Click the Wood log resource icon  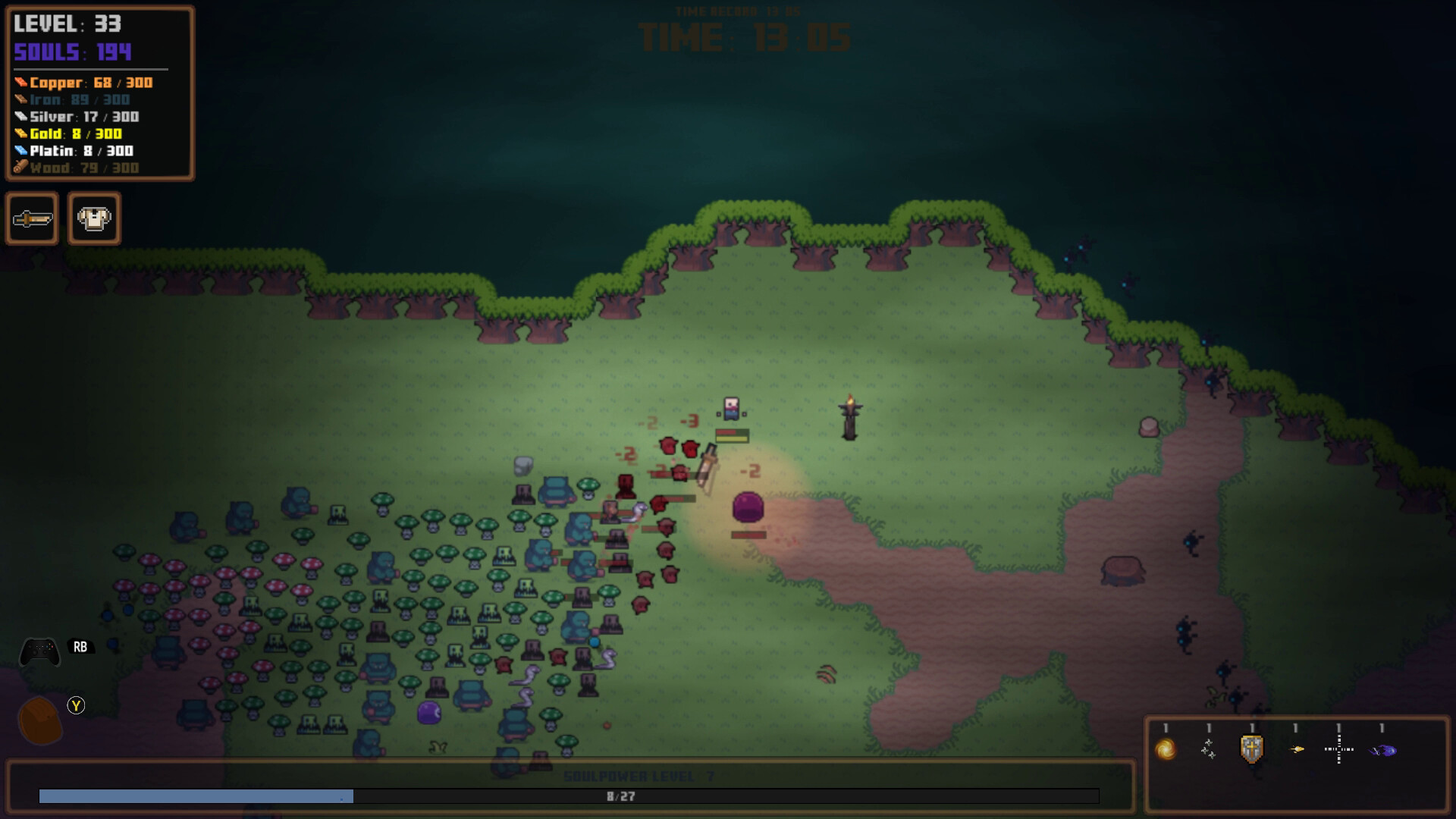click(22, 168)
